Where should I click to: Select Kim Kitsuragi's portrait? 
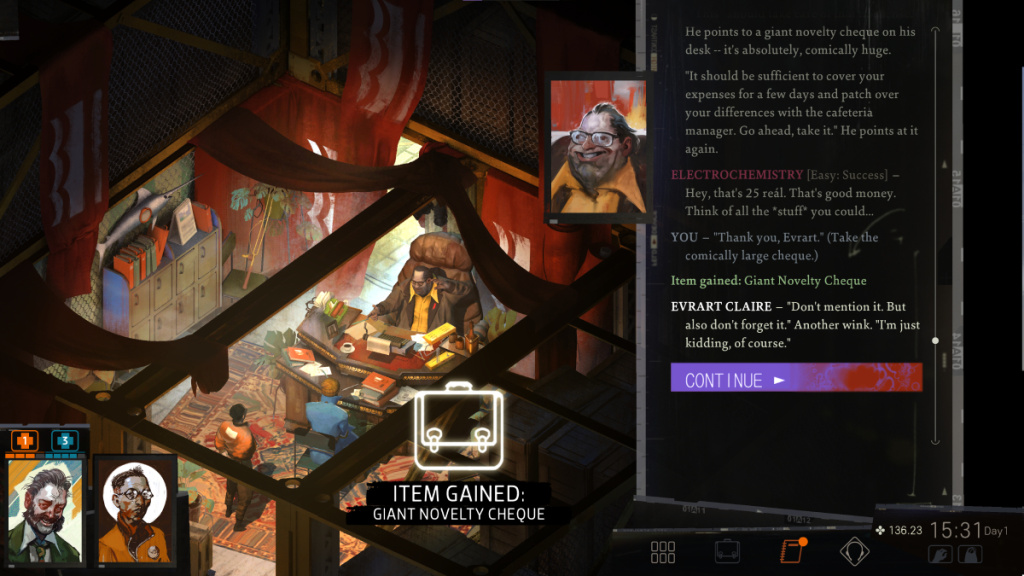135,509
